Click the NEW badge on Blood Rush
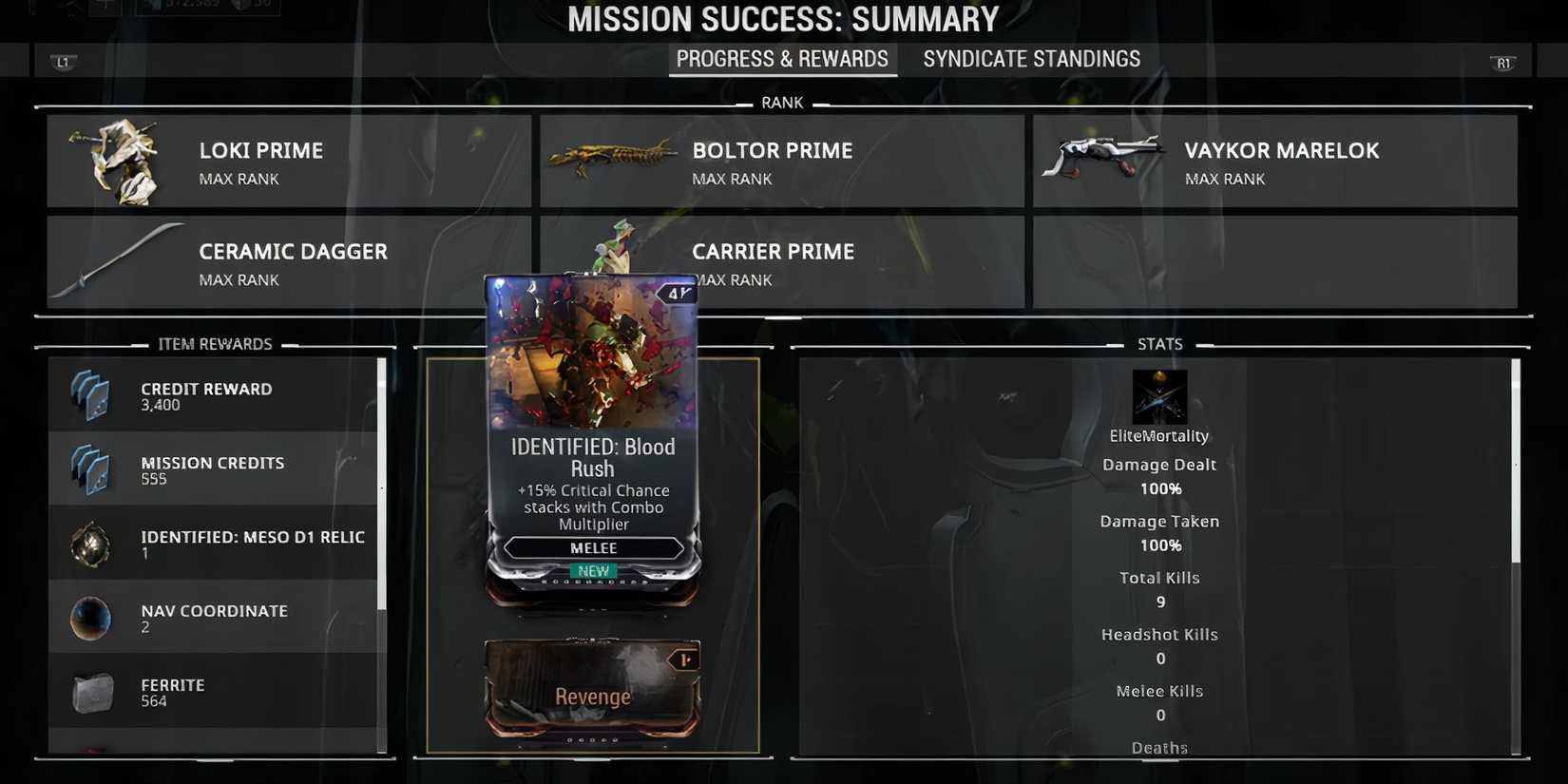The image size is (1568, 784). (592, 571)
